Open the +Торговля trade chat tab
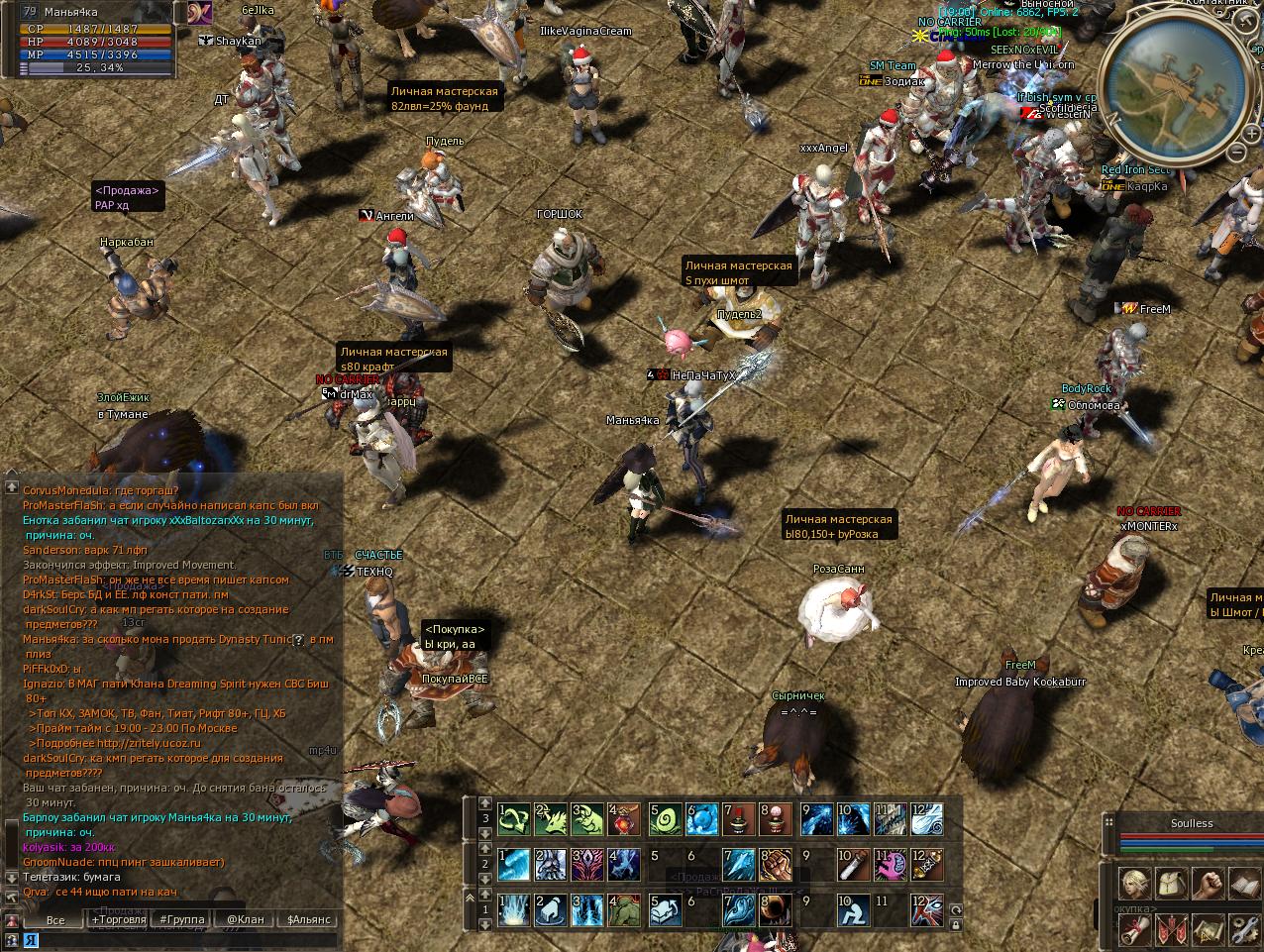 pyautogui.click(x=119, y=919)
